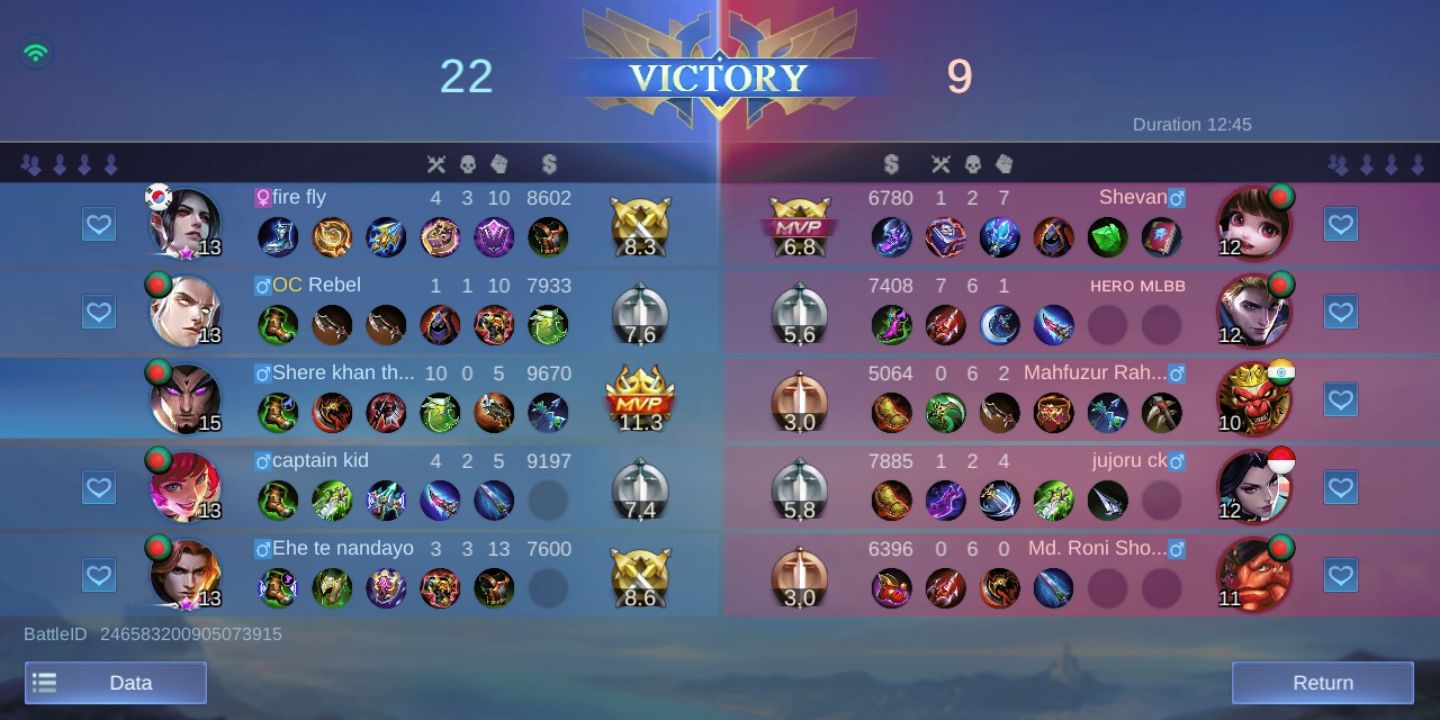The width and height of the screenshot is (1440, 720).
Task: Tap OC Rebel's hero portrait
Action: 186,311
